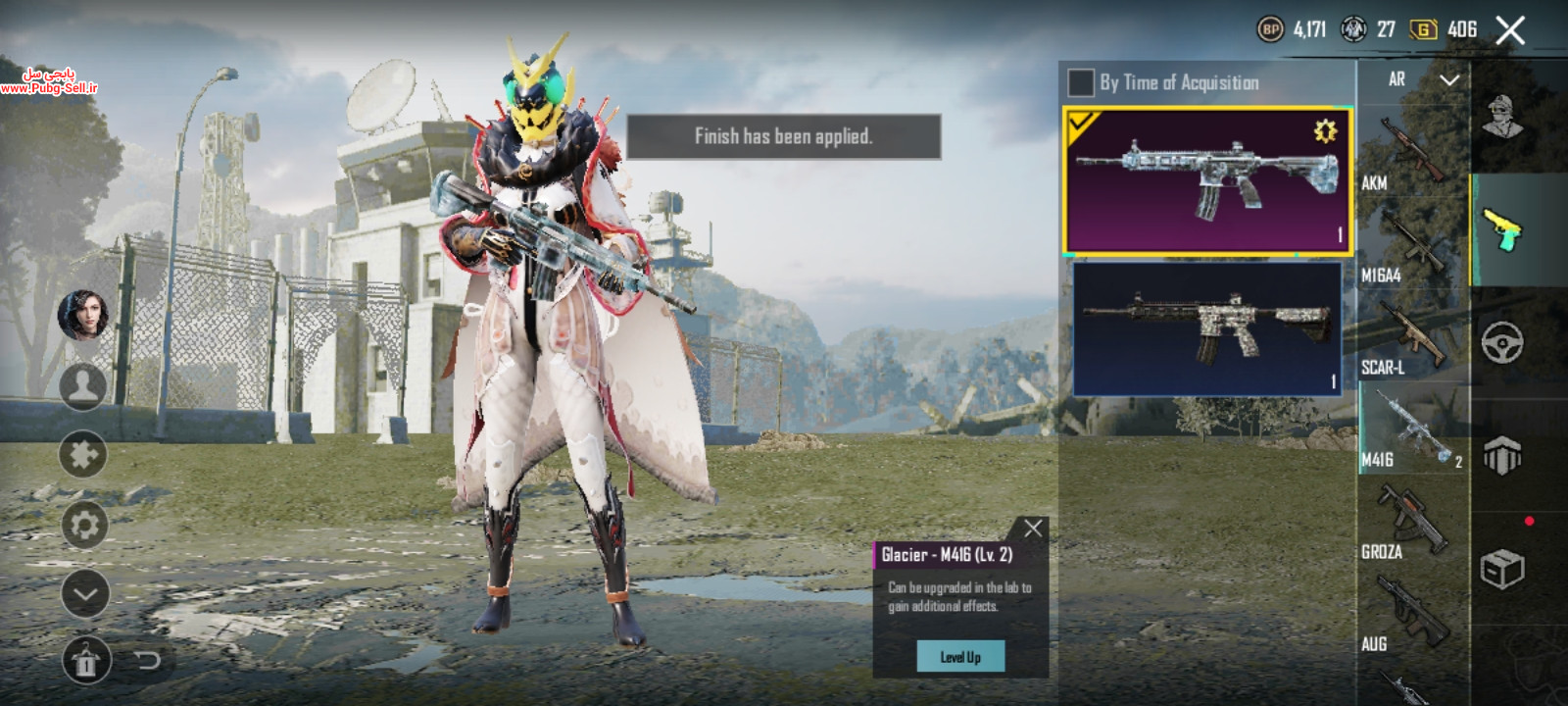Open the parachute category tab

coord(1502,455)
